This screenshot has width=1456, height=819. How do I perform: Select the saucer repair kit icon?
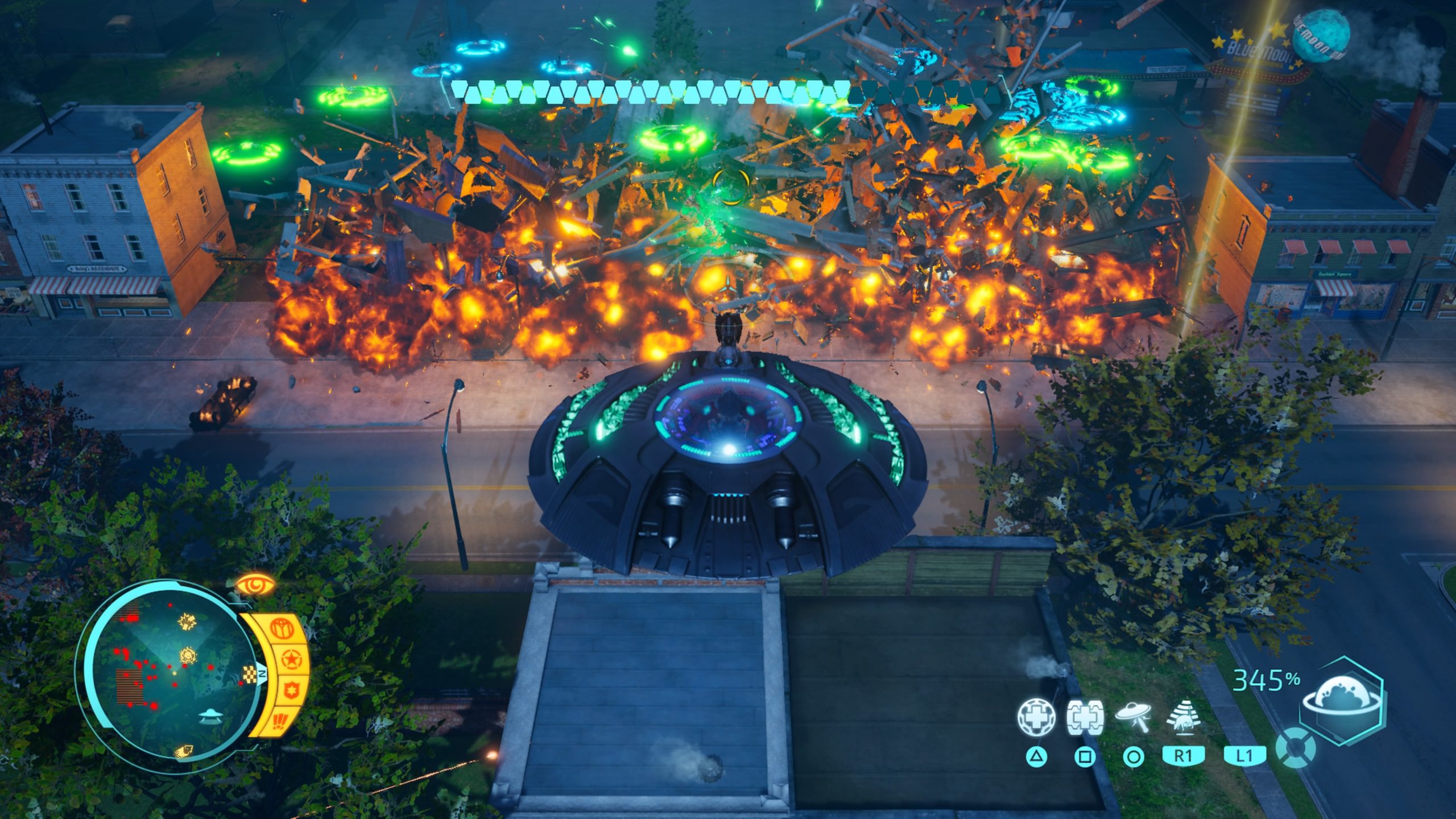point(1085,717)
